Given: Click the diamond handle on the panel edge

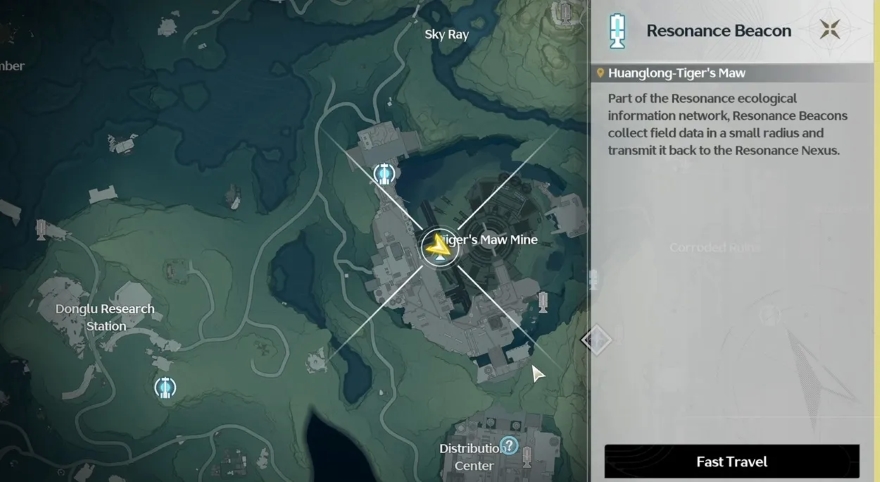Looking at the screenshot, I should (596, 339).
